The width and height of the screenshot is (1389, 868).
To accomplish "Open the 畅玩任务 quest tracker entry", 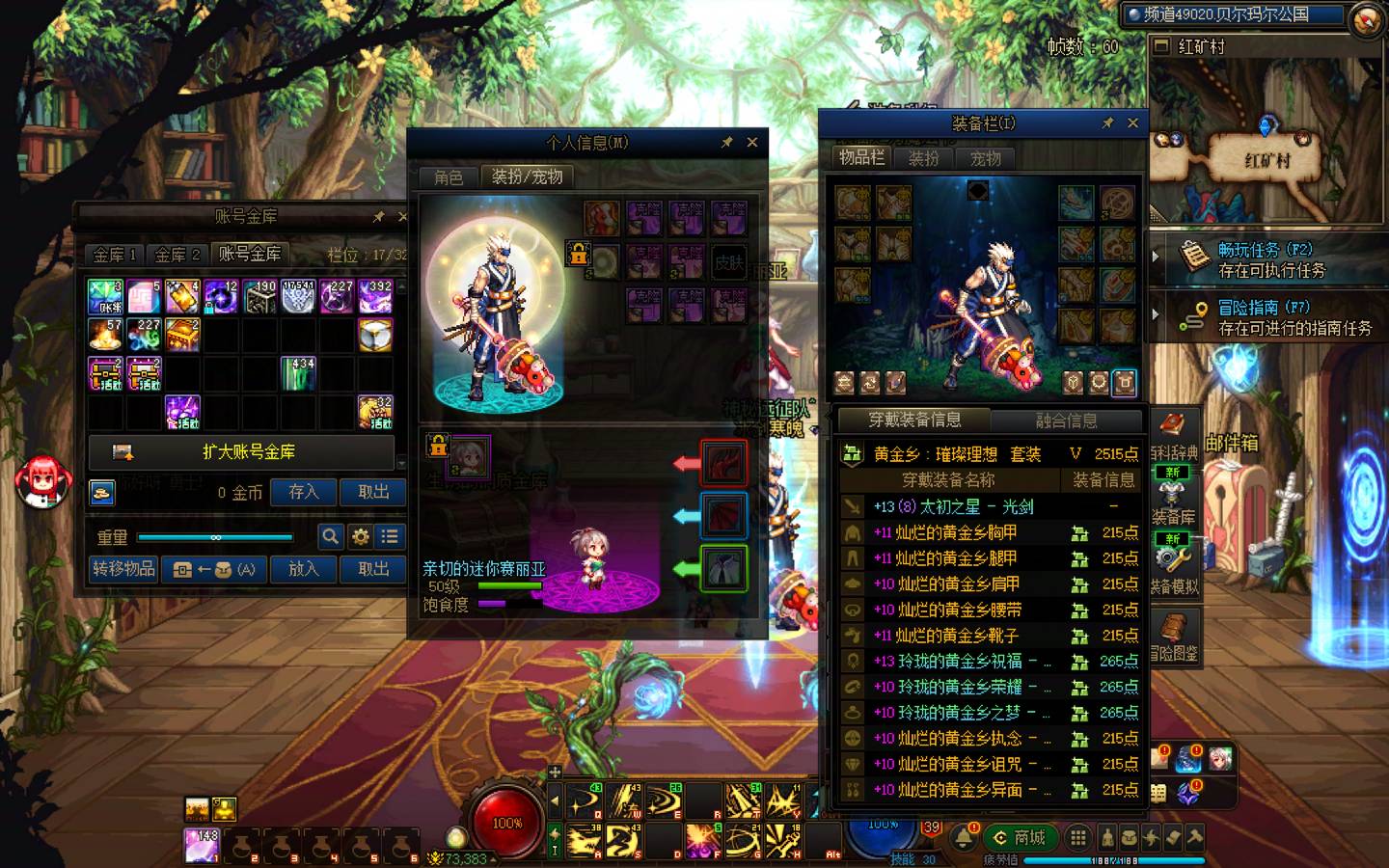I will 1264,259.
